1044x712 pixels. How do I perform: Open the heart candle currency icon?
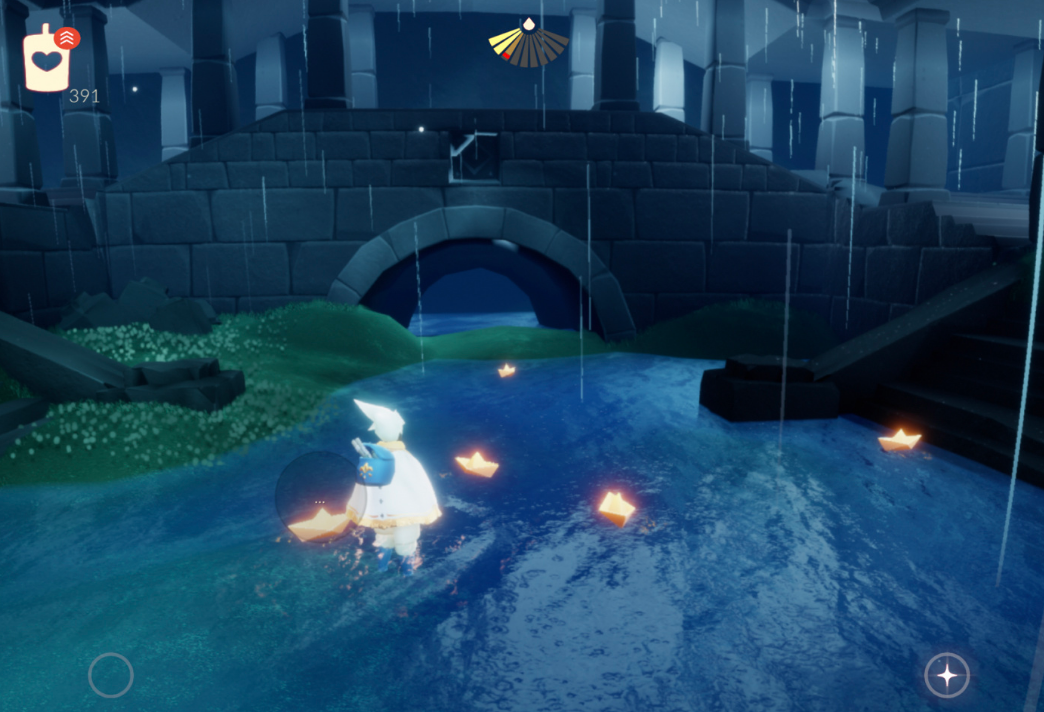[x=46, y=61]
